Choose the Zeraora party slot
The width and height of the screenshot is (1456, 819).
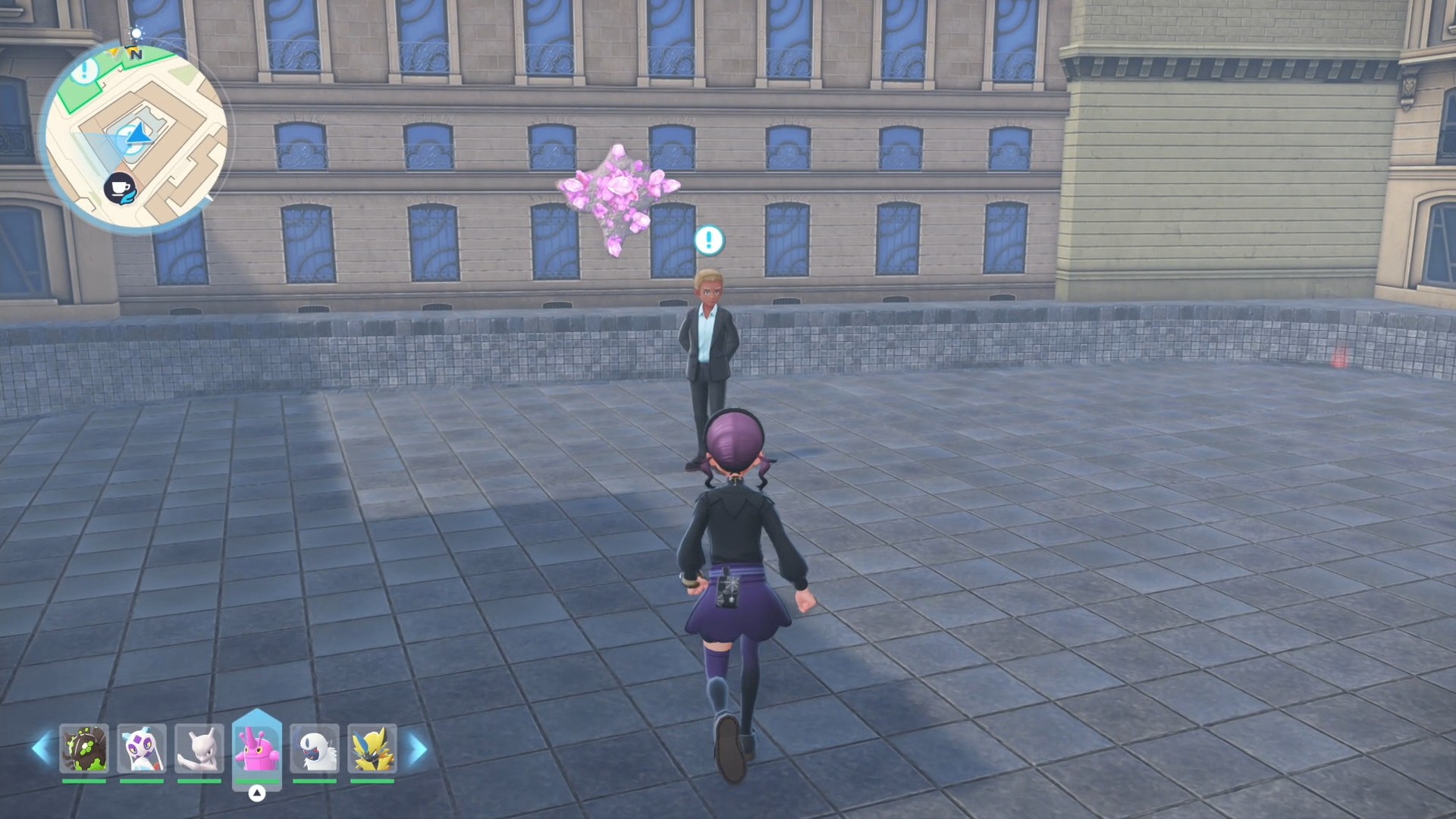coord(372,748)
